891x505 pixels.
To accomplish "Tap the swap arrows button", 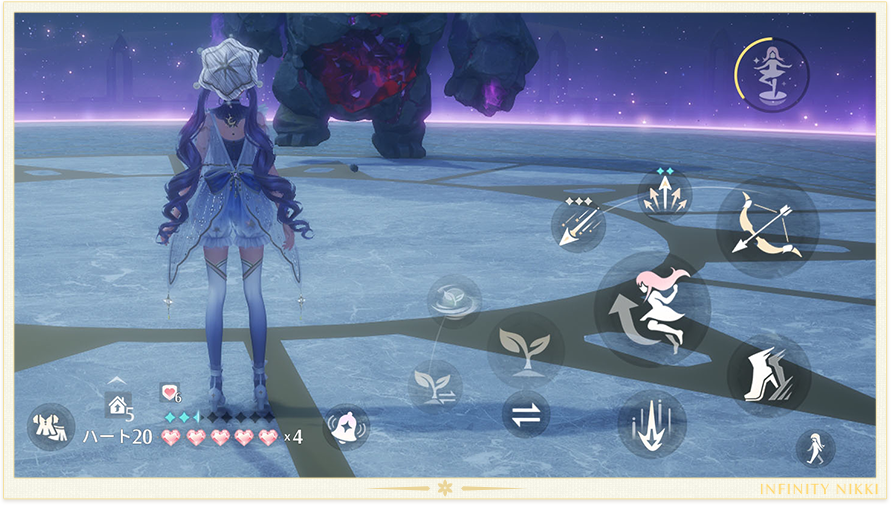I will [x=525, y=415].
